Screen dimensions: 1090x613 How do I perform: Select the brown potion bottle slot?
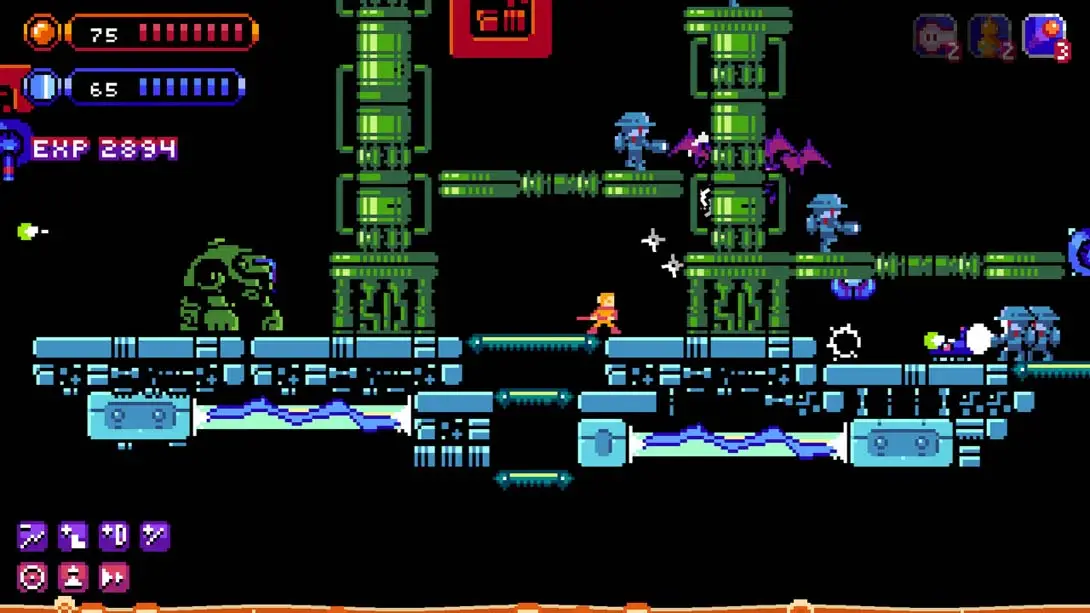point(989,37)
